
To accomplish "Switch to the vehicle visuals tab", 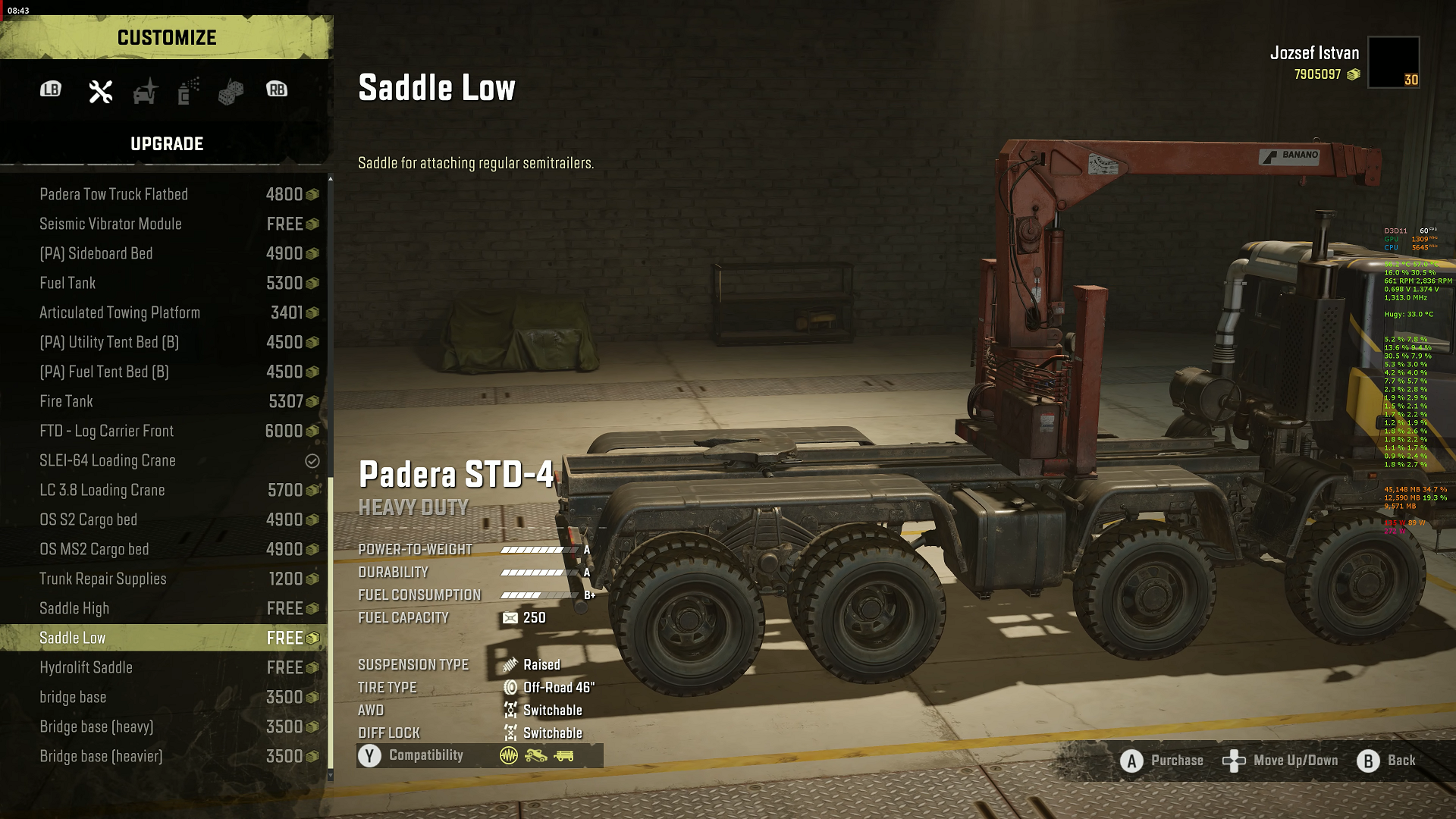I will [145, 91].
